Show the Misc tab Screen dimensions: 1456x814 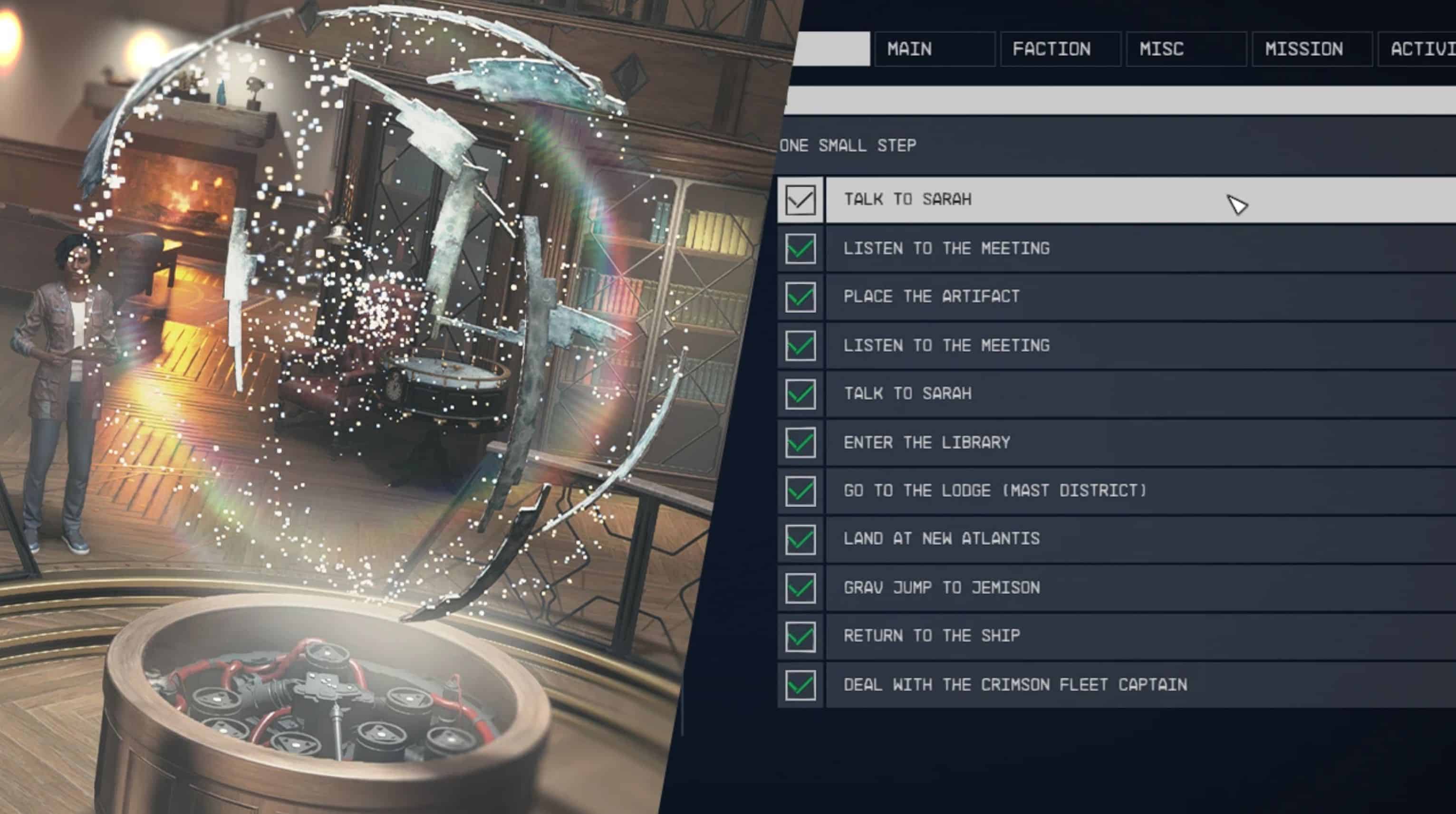[x=1185, y=49]
